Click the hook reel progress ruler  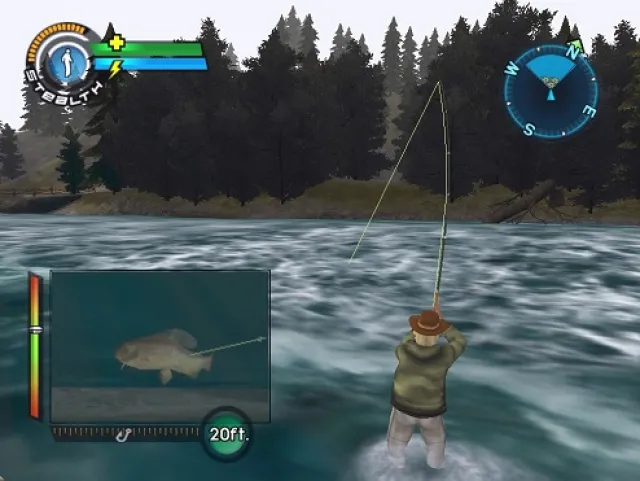[x=125, y=433]
